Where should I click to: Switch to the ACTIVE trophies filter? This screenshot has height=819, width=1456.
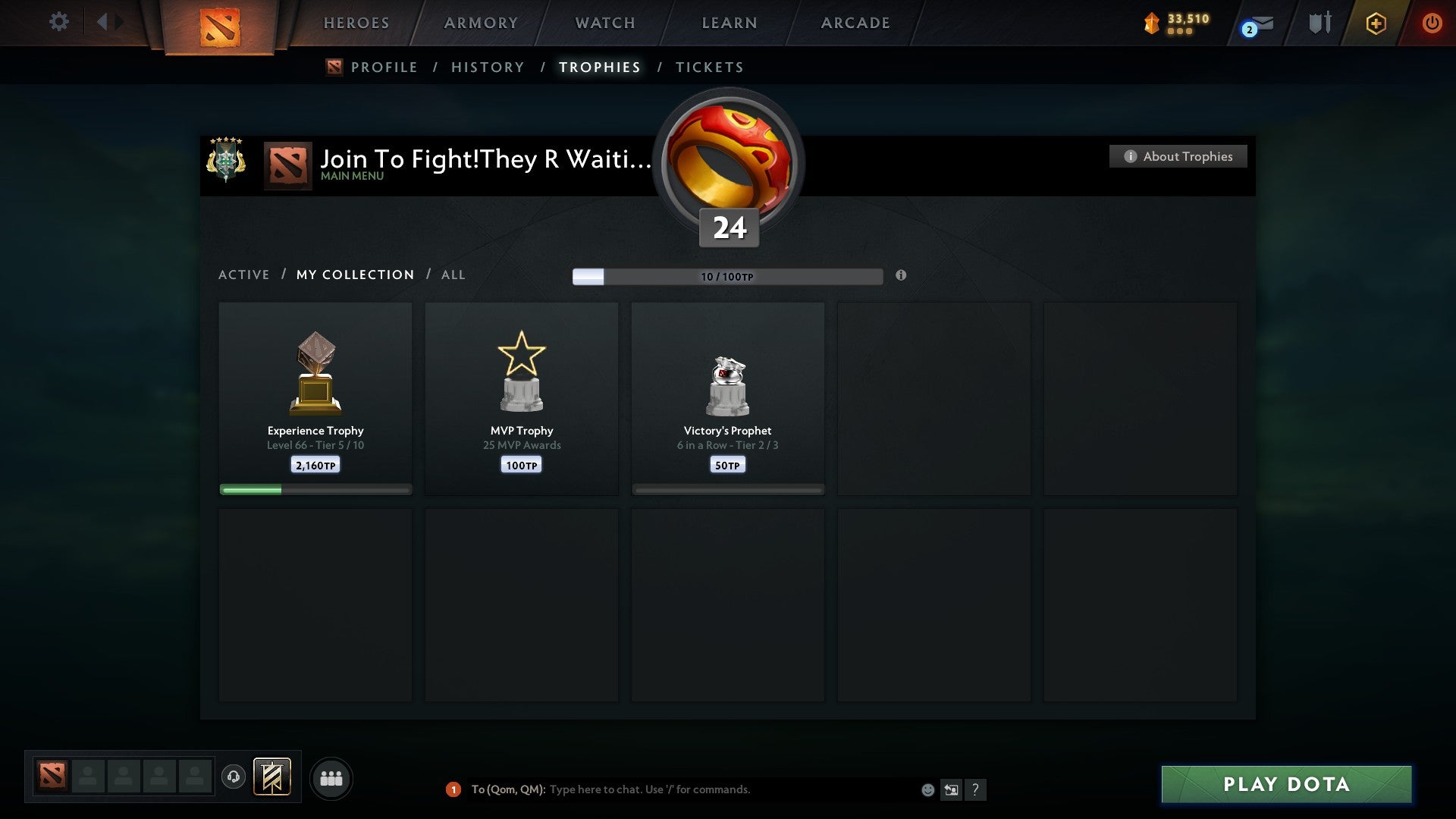244,275
